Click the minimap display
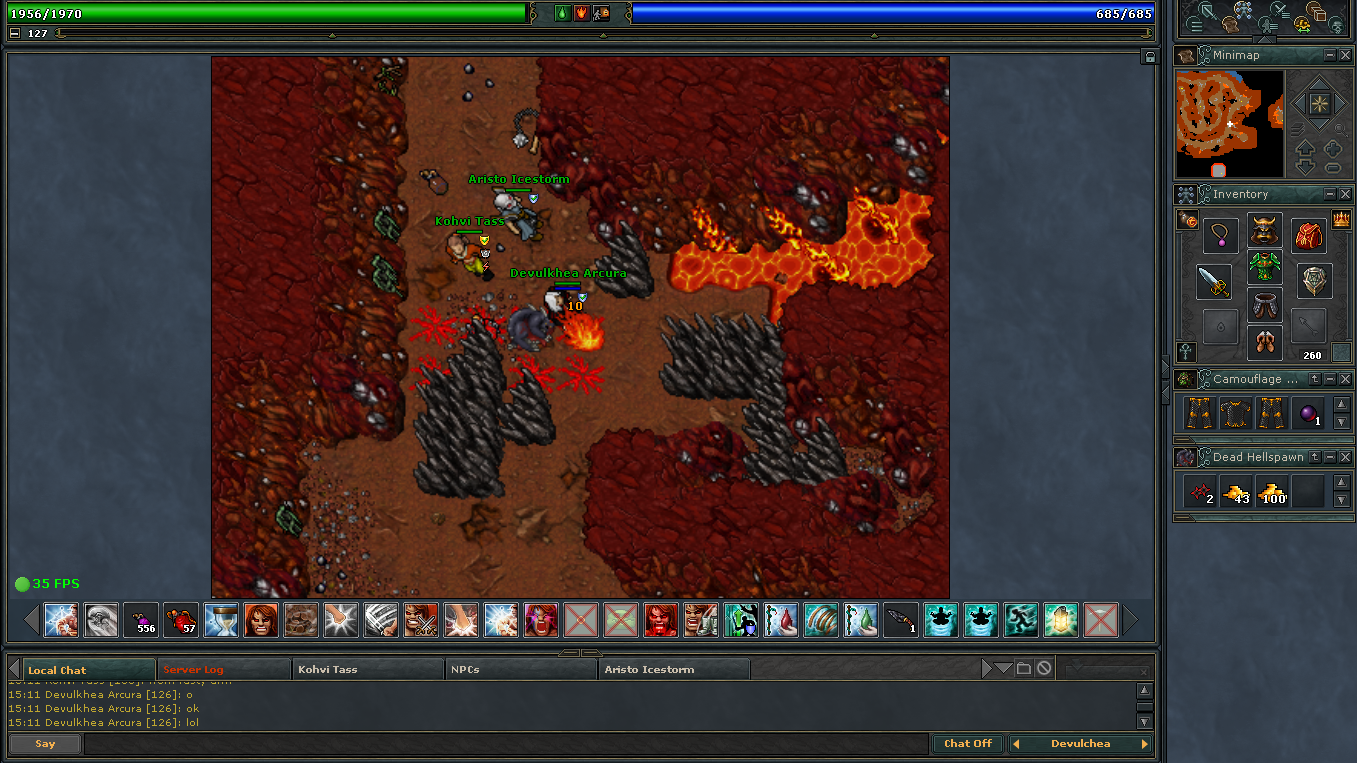This screenshot has height=763, width=1357. [x=1229, y=124]
